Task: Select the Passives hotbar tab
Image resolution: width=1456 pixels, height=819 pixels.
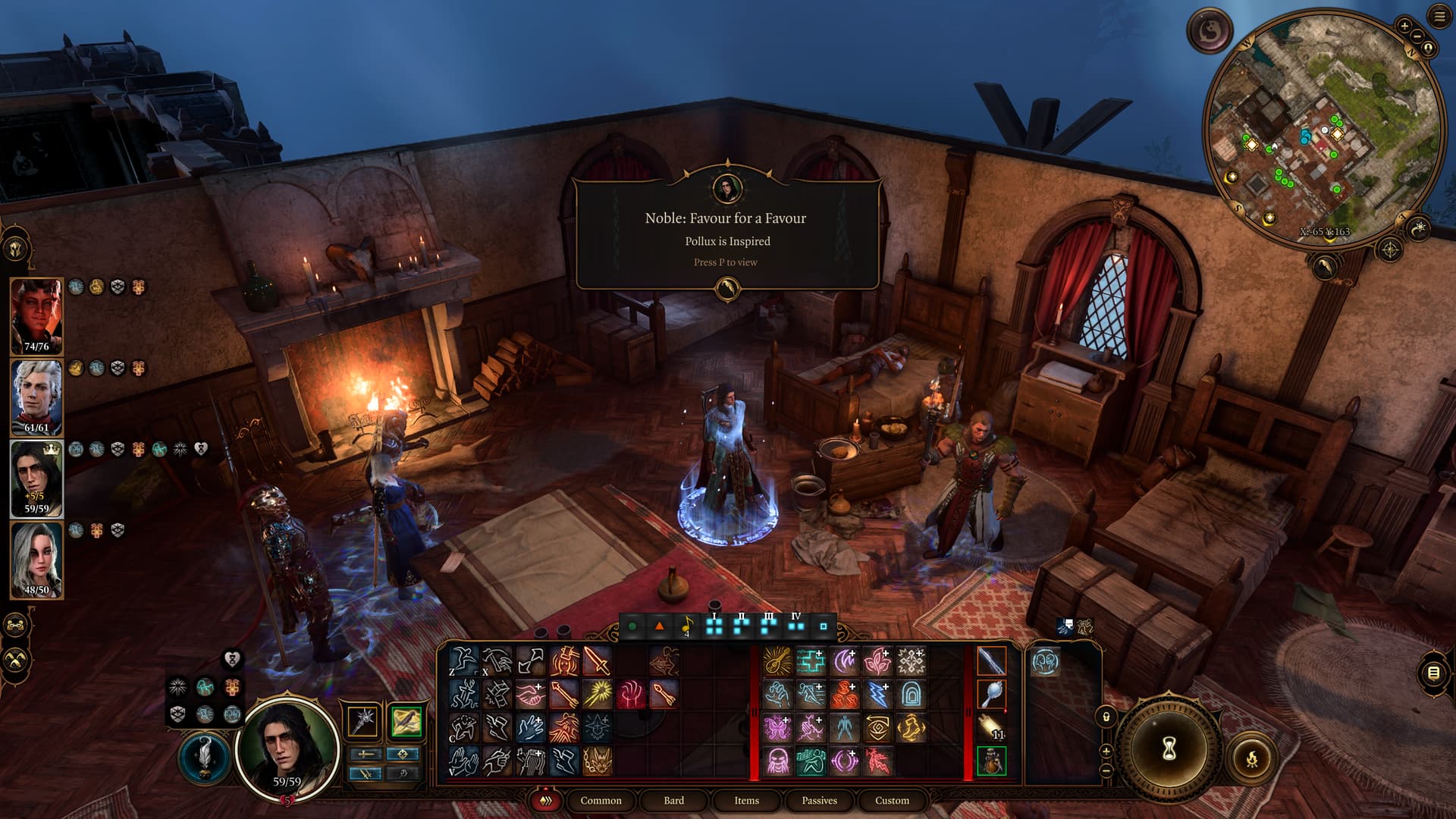Action: pos(819,800)
